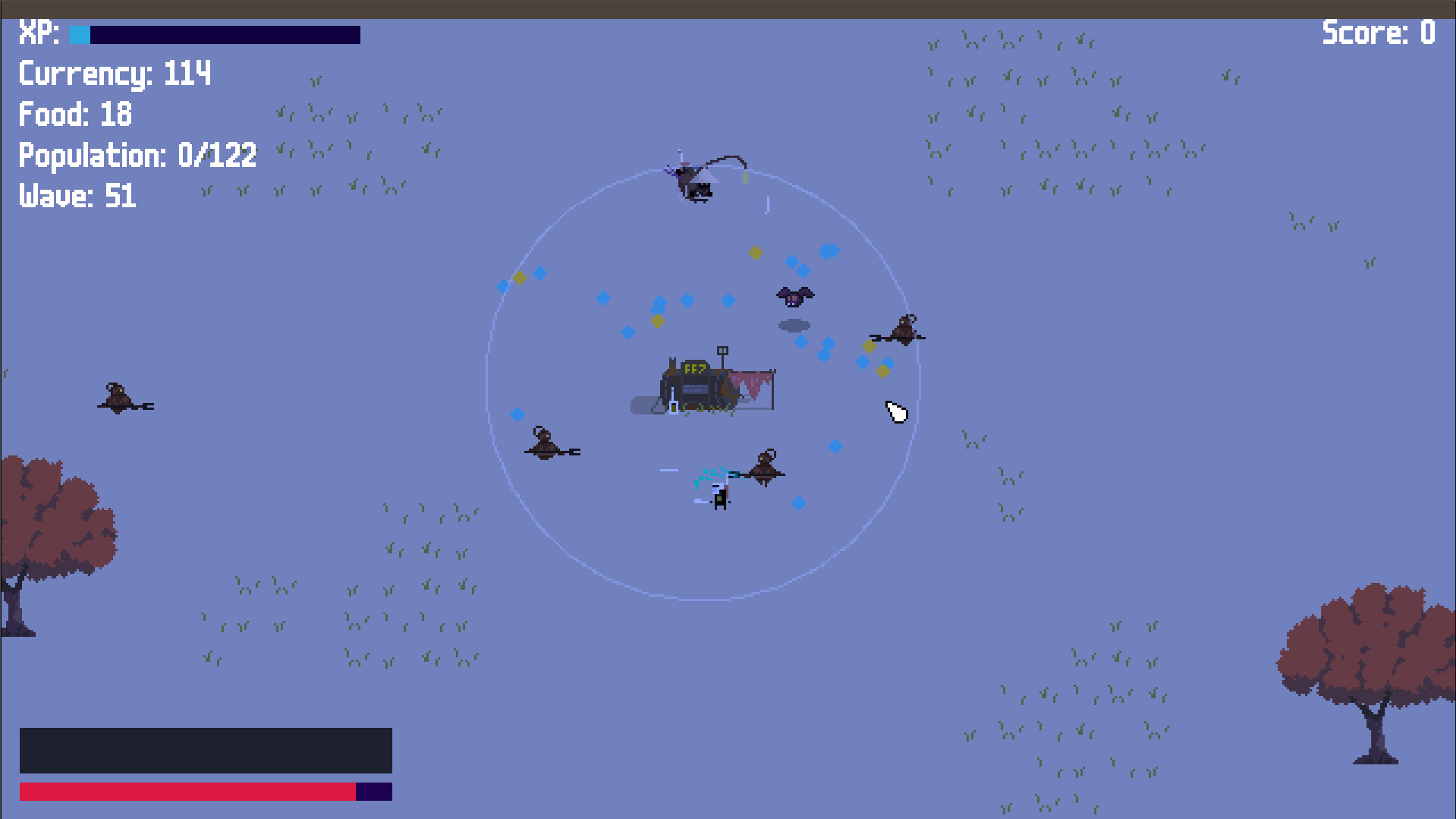Click the Wave: 51 counter
This screenshot has height=819, width=1456.
point(76,196)
